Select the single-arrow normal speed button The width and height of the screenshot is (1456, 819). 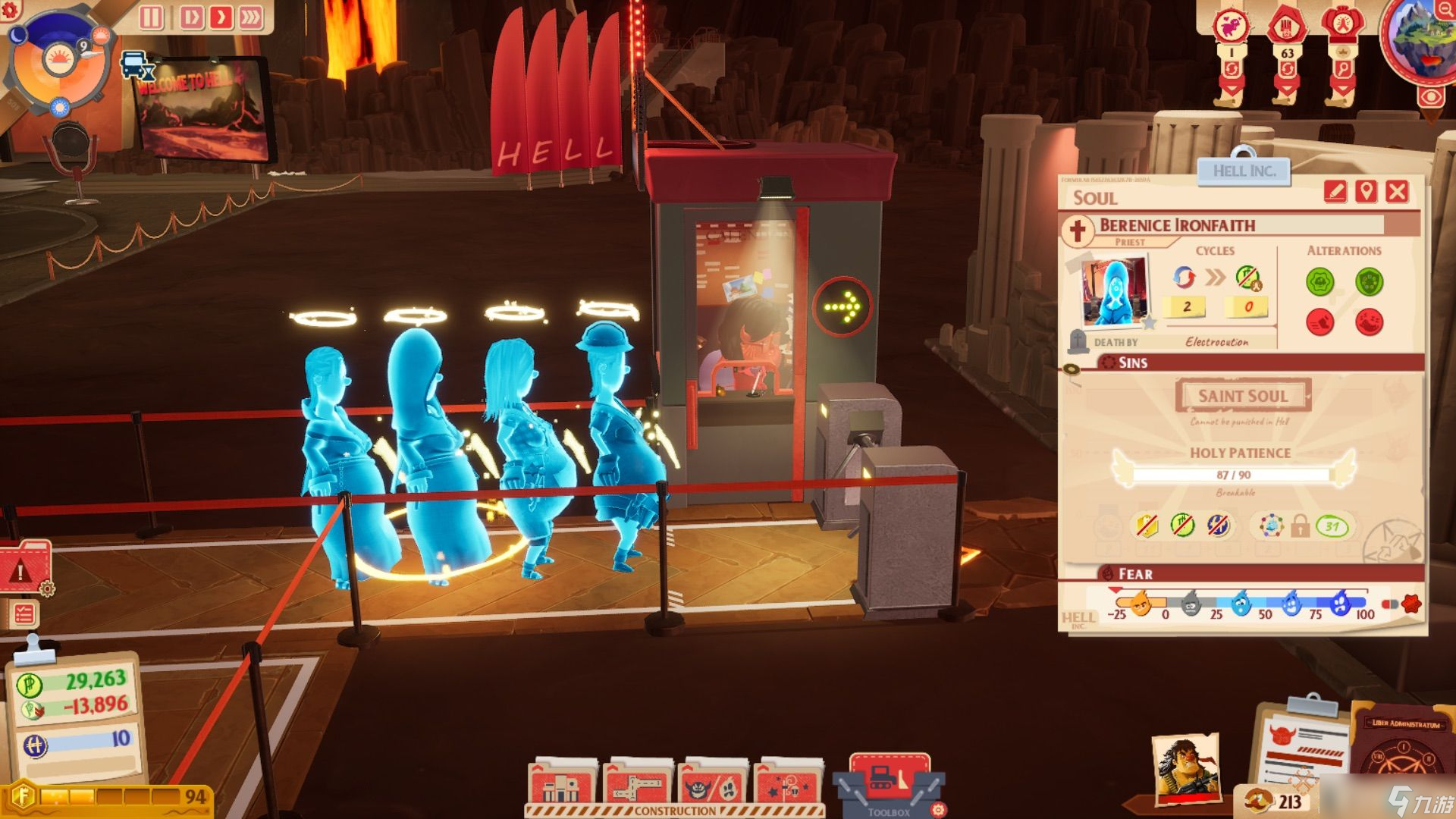(221, 17)
